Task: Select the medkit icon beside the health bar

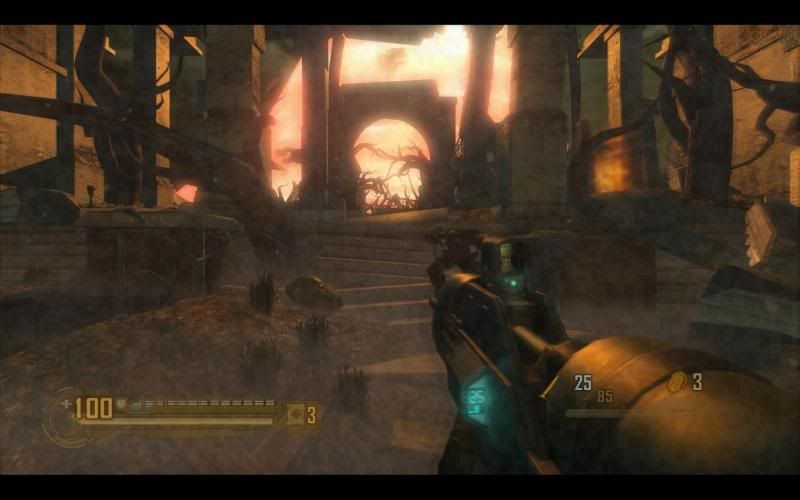Action: click(x=296, y=413)
